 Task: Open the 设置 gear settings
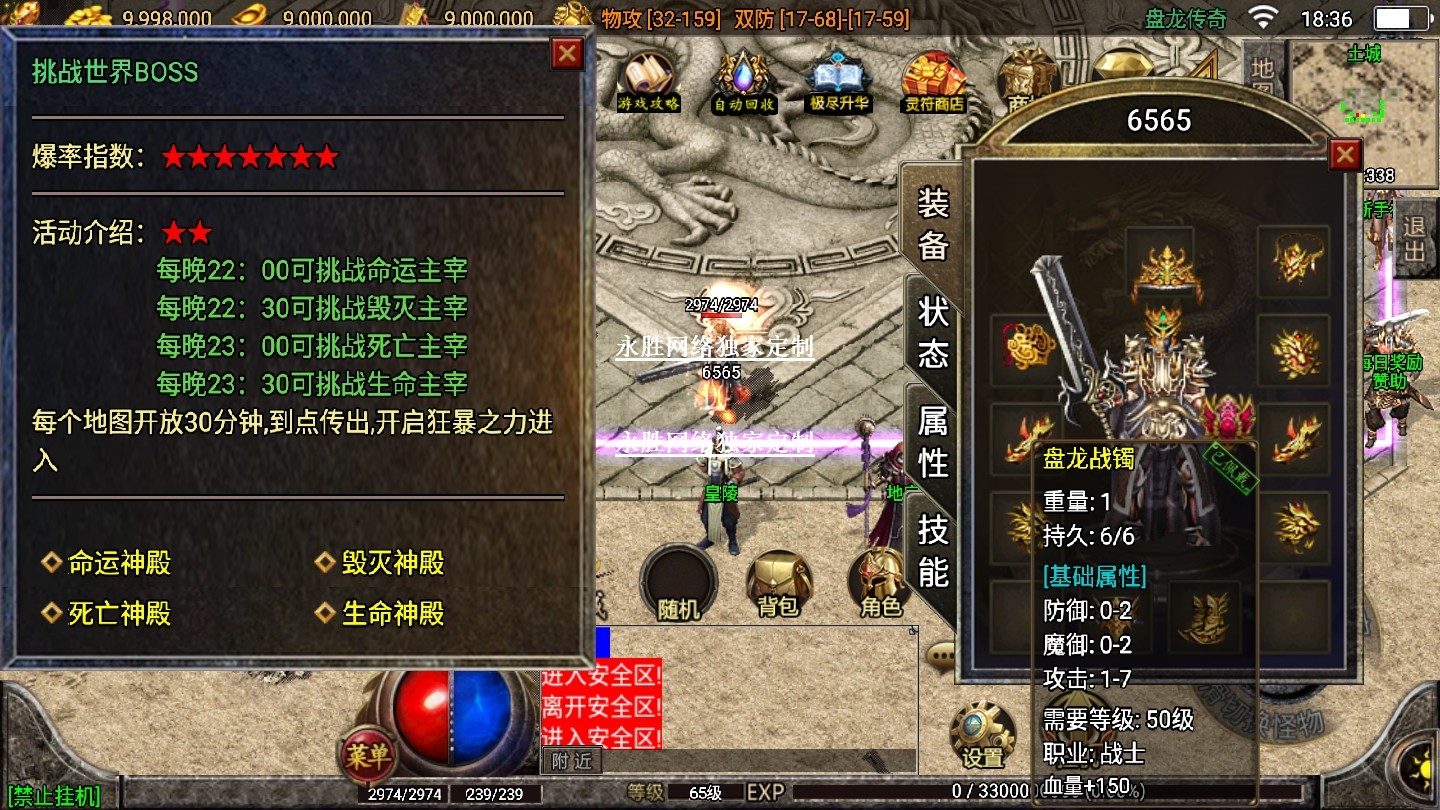[x=983, y=737]
